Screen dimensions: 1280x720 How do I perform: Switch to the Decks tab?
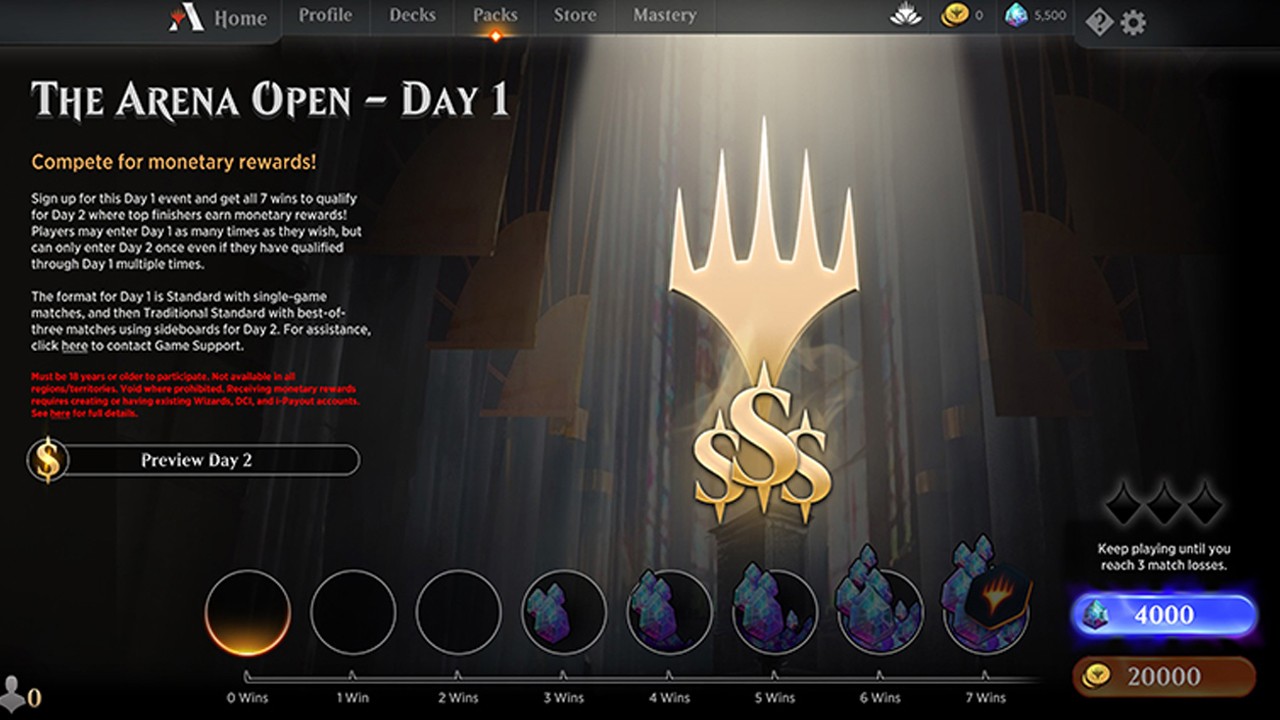point(412,15)
